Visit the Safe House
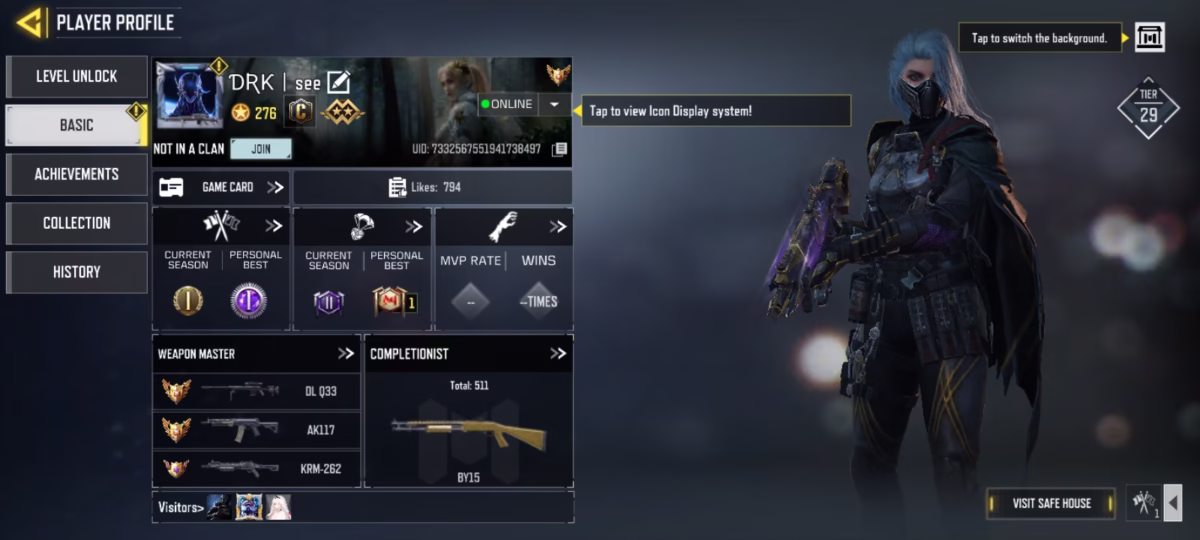The image size is (1200, 540). click(x=1051, y=503)
